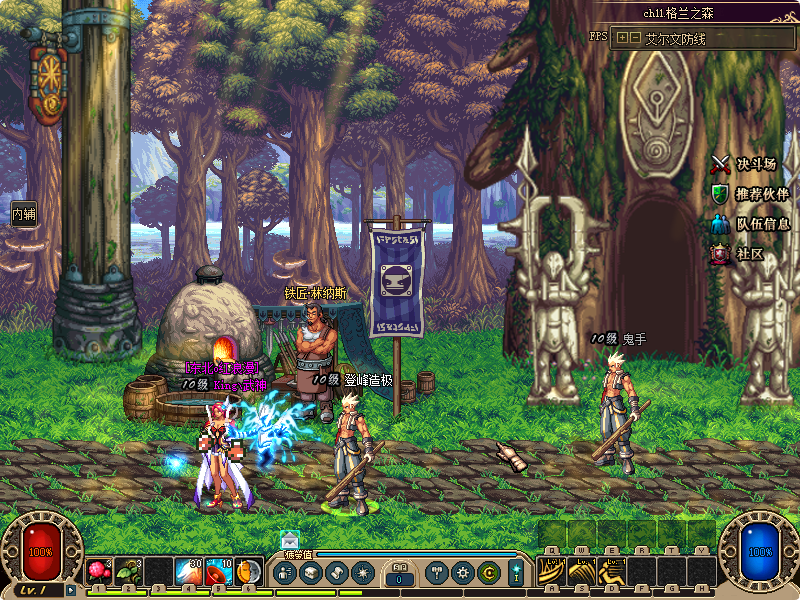Screen dimensions: 800x600
Task: Use the red horn item in slot 5
Action: pyautogui.click(x=219, y=572)
